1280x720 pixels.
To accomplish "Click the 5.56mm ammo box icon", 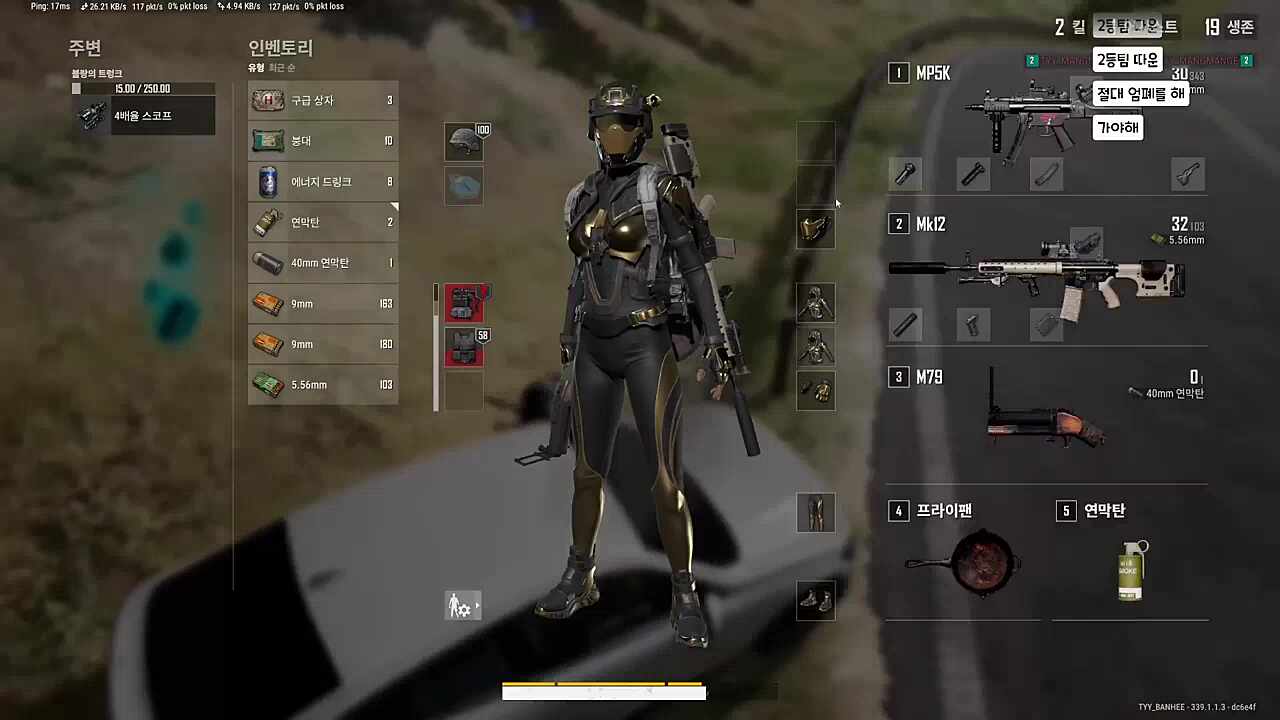I will (x=267, y=384).
